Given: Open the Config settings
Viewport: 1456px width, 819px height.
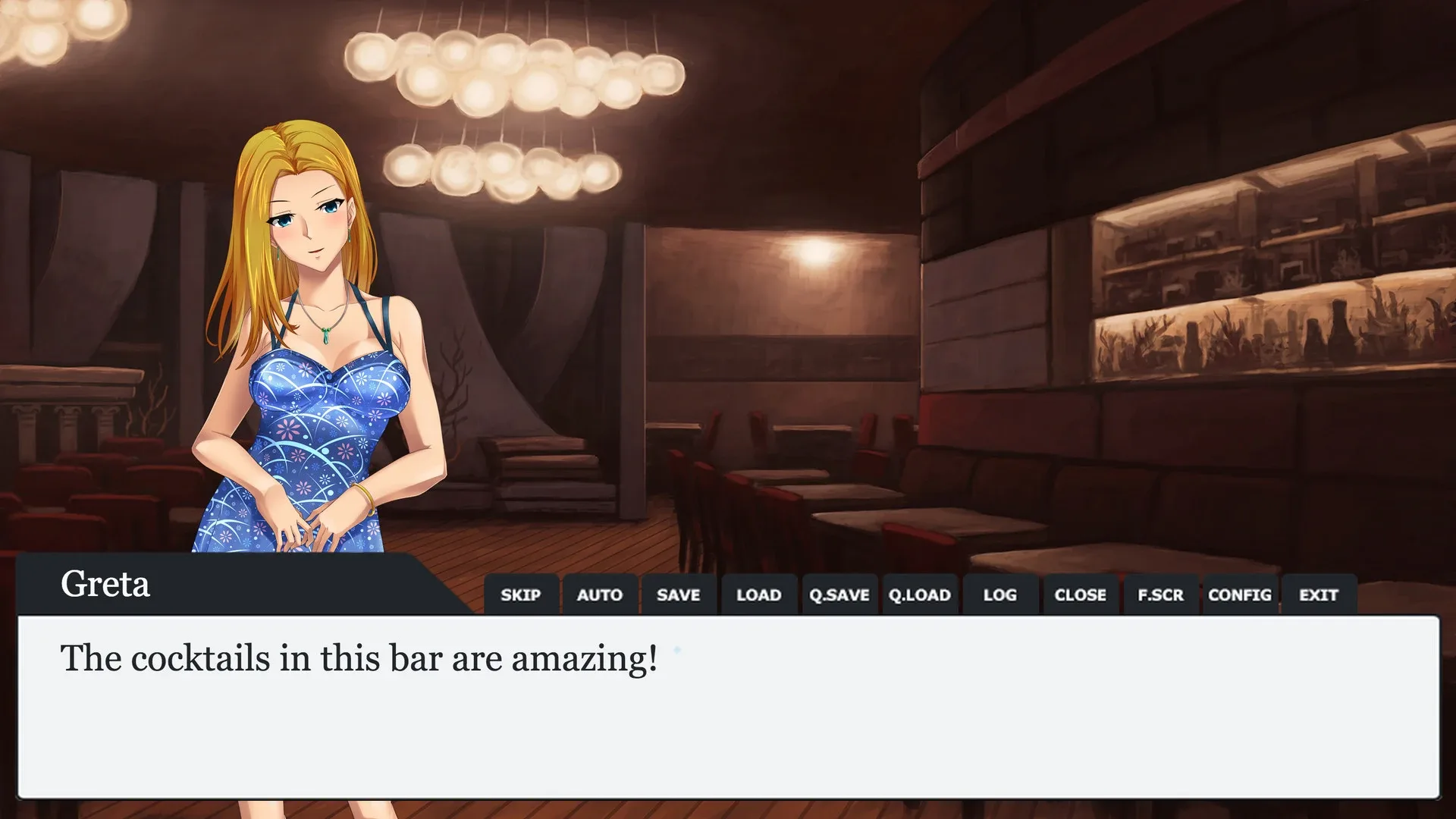Looking at the screenshot, I should point(1240,595).
